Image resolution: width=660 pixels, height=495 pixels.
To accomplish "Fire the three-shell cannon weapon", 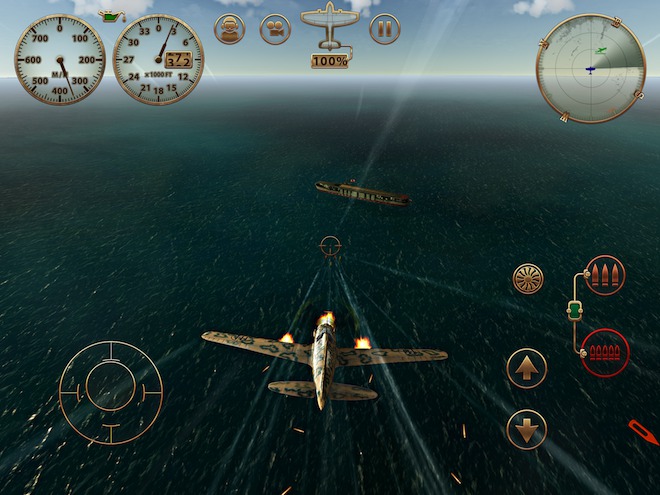I will 605,275.
